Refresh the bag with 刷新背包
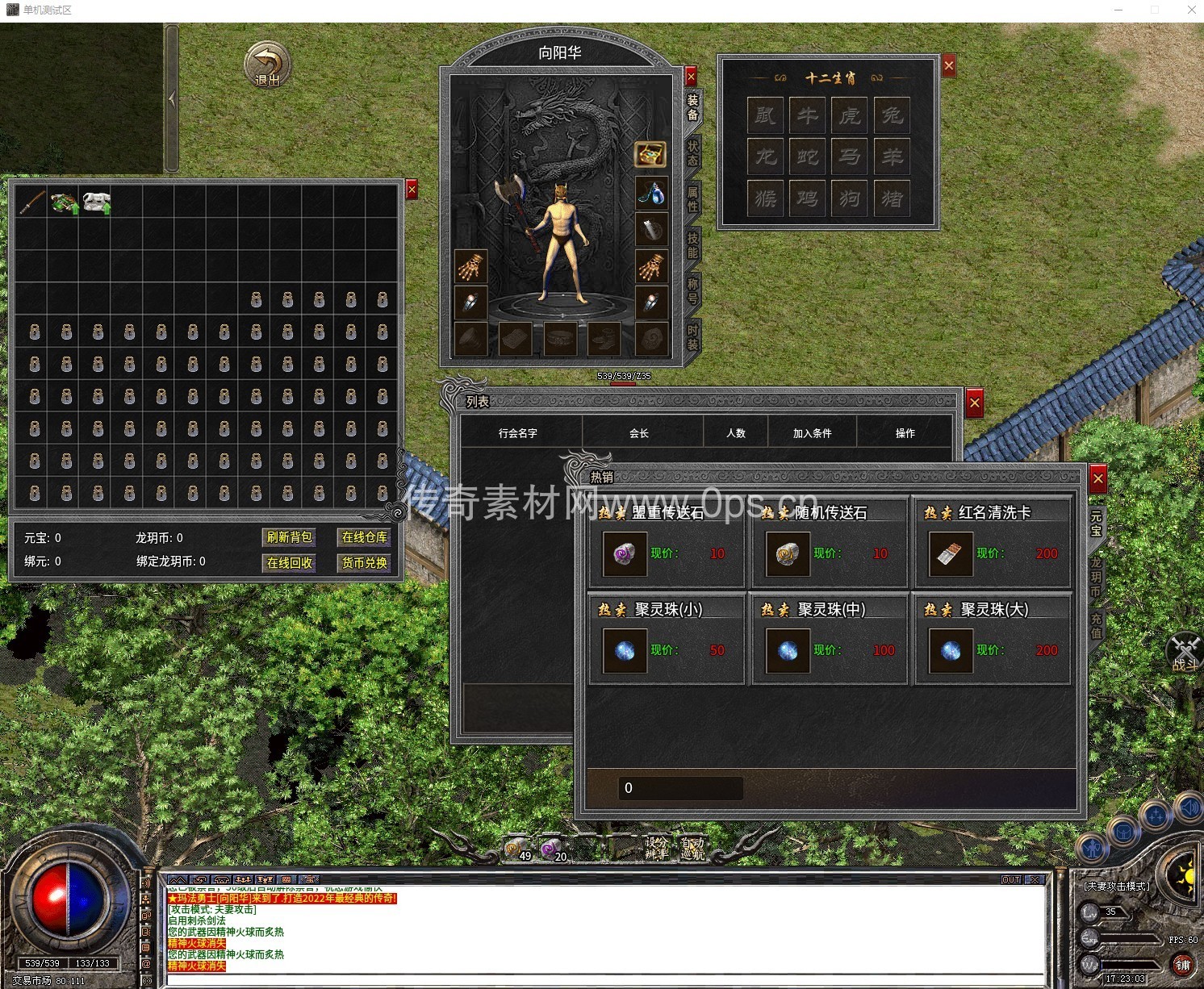 (289, 537)
